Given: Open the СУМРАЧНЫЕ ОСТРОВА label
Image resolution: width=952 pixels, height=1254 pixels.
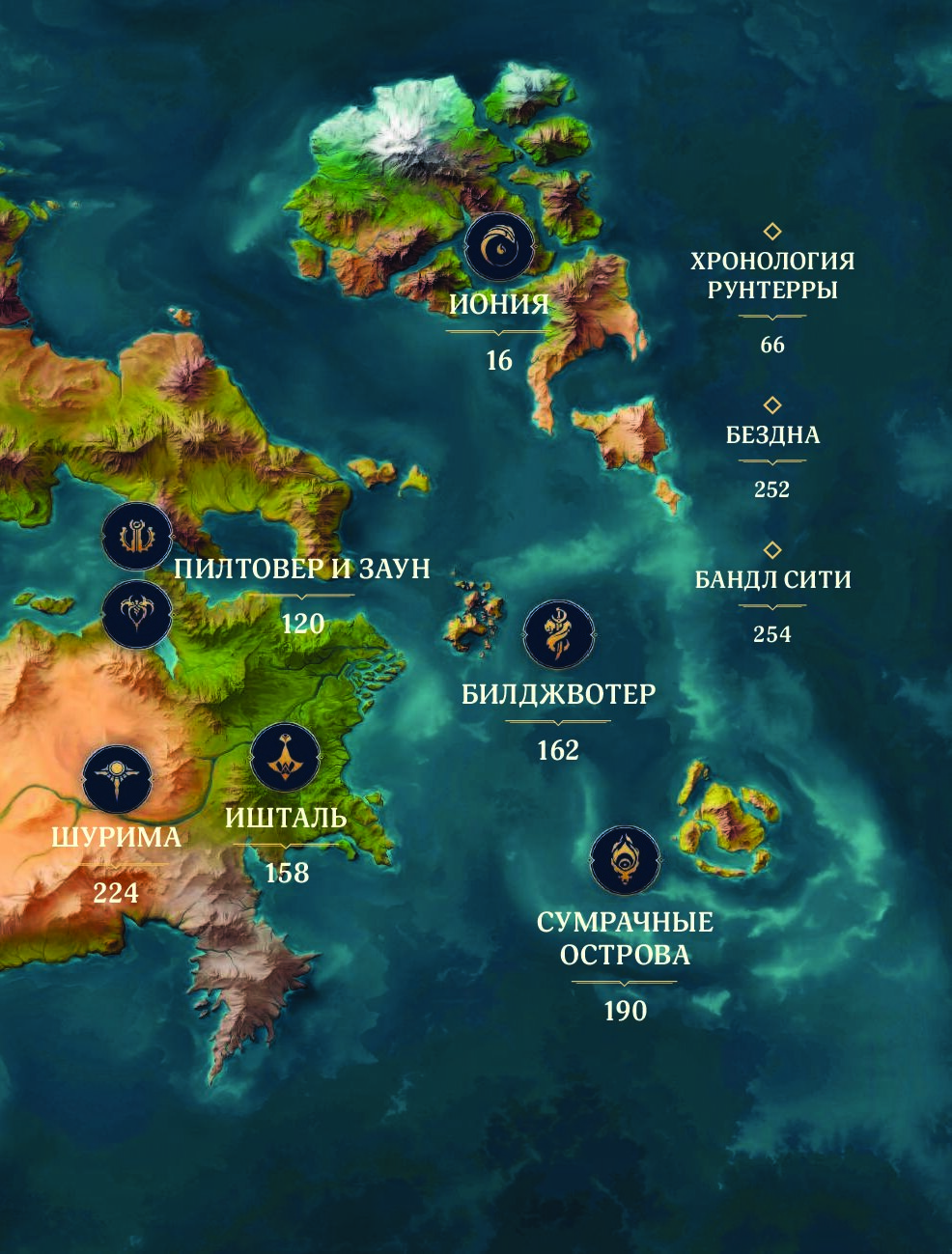Looking at the screenshot, I should 625,938.
